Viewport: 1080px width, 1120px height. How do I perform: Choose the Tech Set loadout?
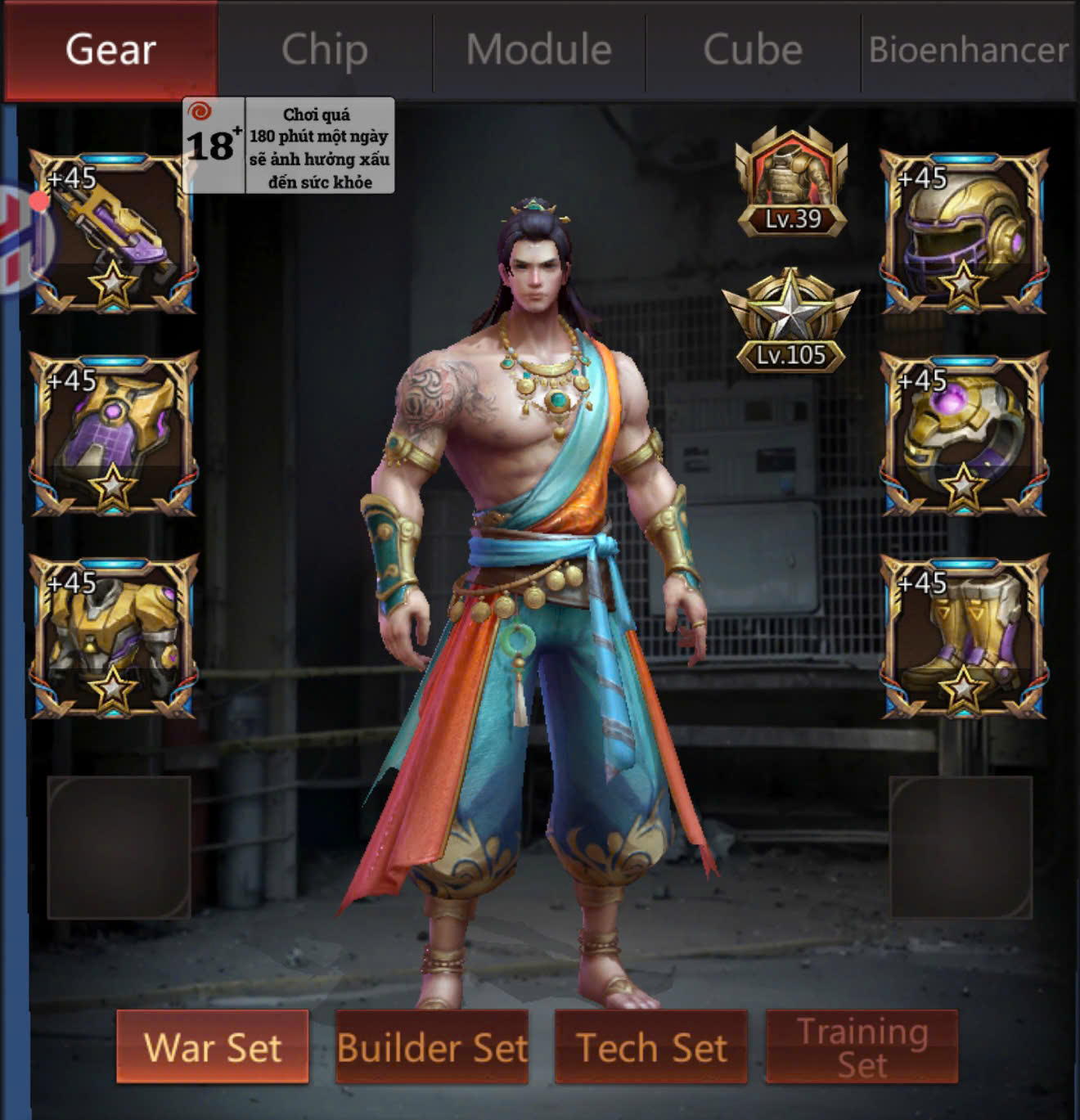(x=651, y=1047)
